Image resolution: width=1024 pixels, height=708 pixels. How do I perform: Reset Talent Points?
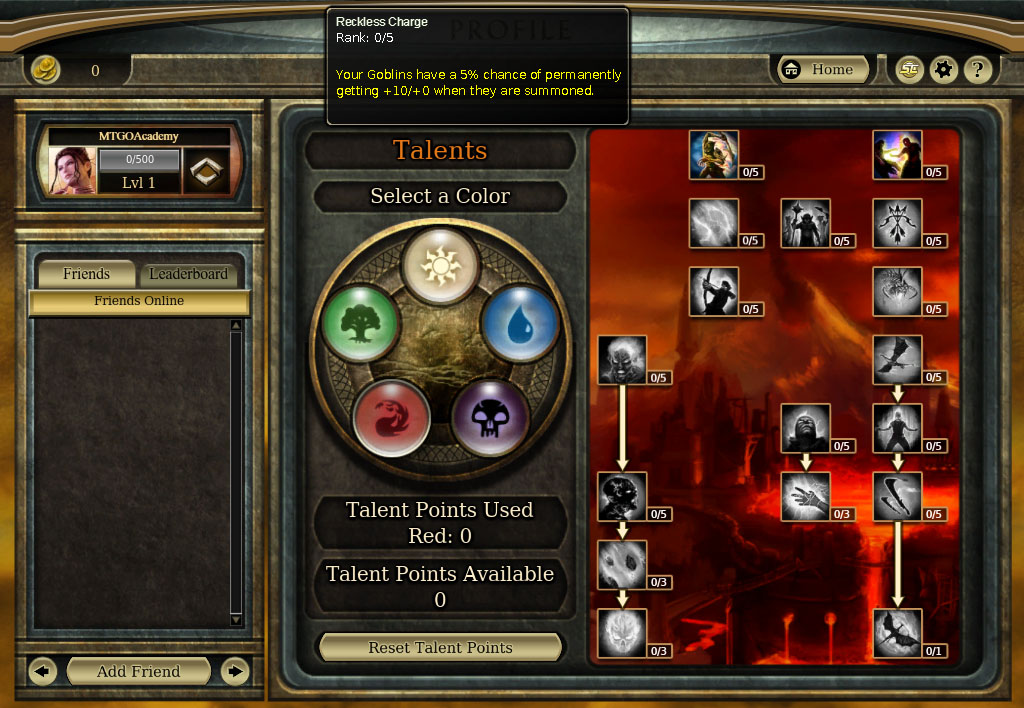pyautogui.click(x=440, y=647)
